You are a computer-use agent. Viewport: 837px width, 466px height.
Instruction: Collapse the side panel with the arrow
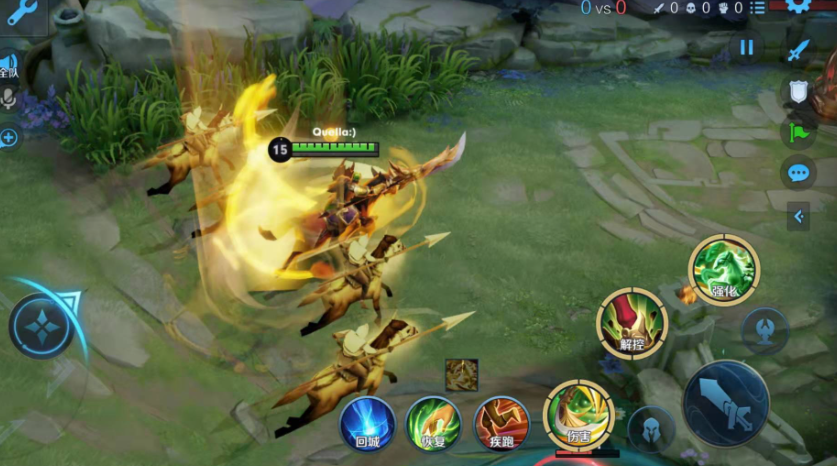(x=798, y=215)
